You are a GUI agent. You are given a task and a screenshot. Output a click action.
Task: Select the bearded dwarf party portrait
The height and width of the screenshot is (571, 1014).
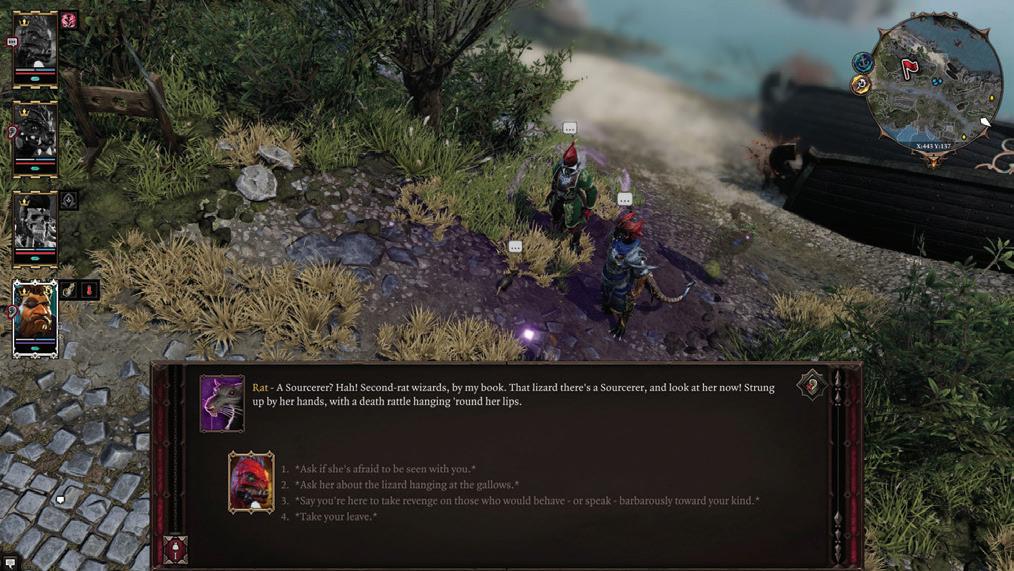[35, 317]
